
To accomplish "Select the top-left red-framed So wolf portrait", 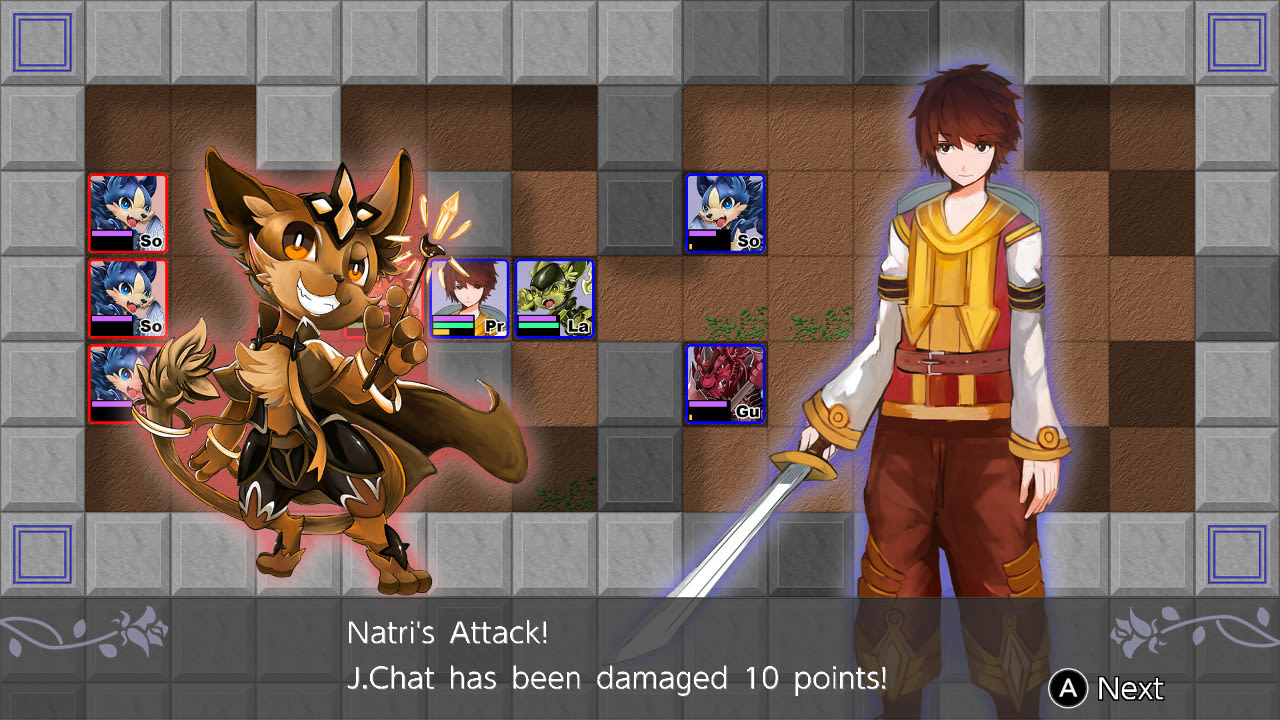I will click(127, 210).
